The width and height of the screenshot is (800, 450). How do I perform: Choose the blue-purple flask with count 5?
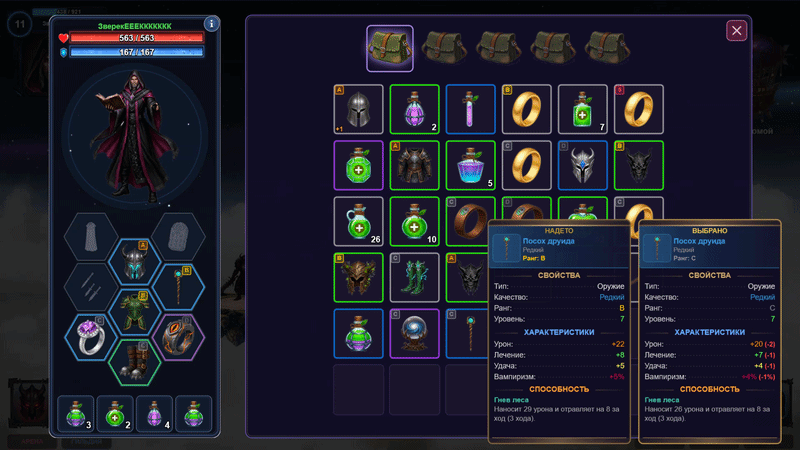pos(470,165)
